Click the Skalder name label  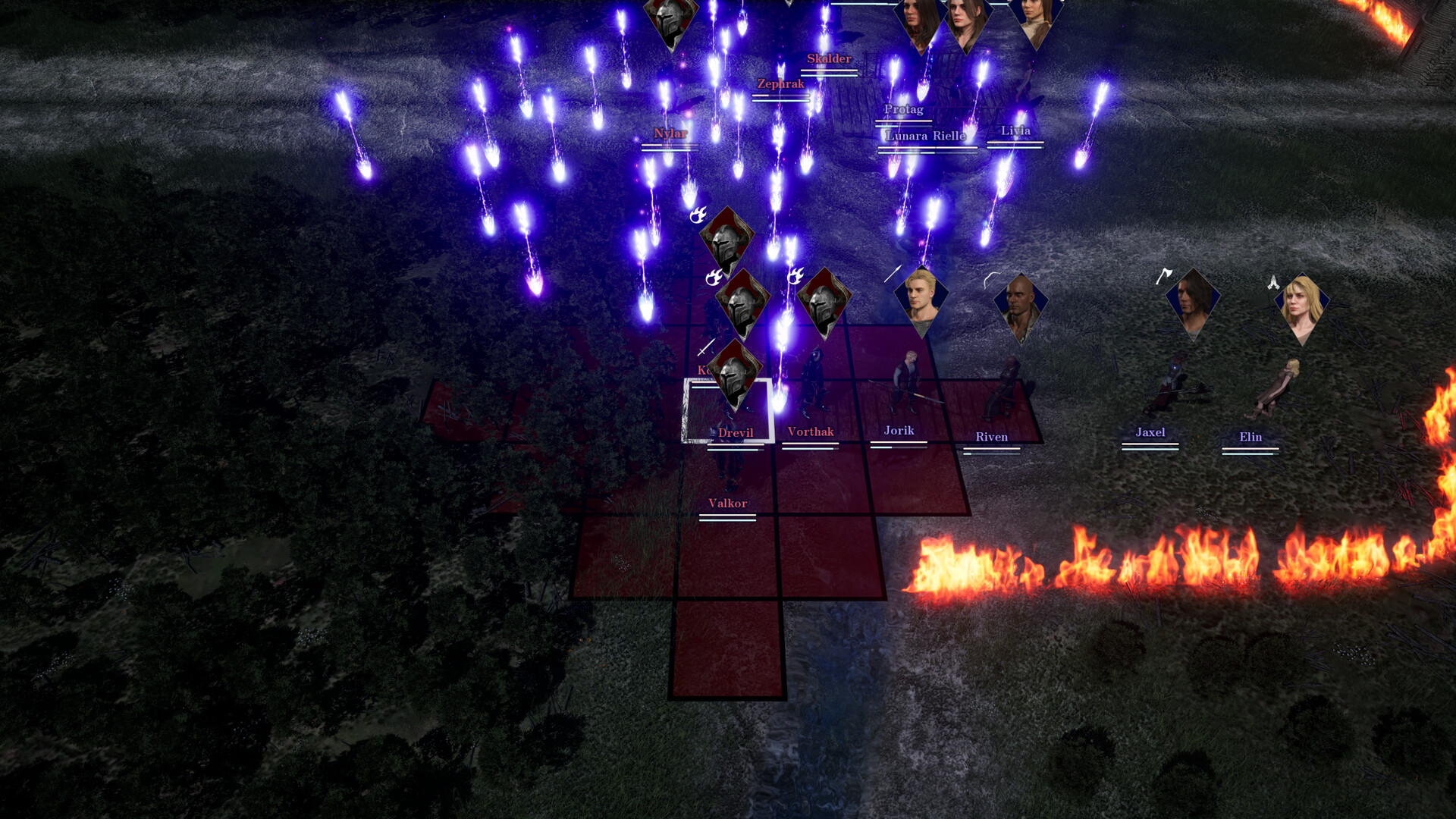[832, 58]
